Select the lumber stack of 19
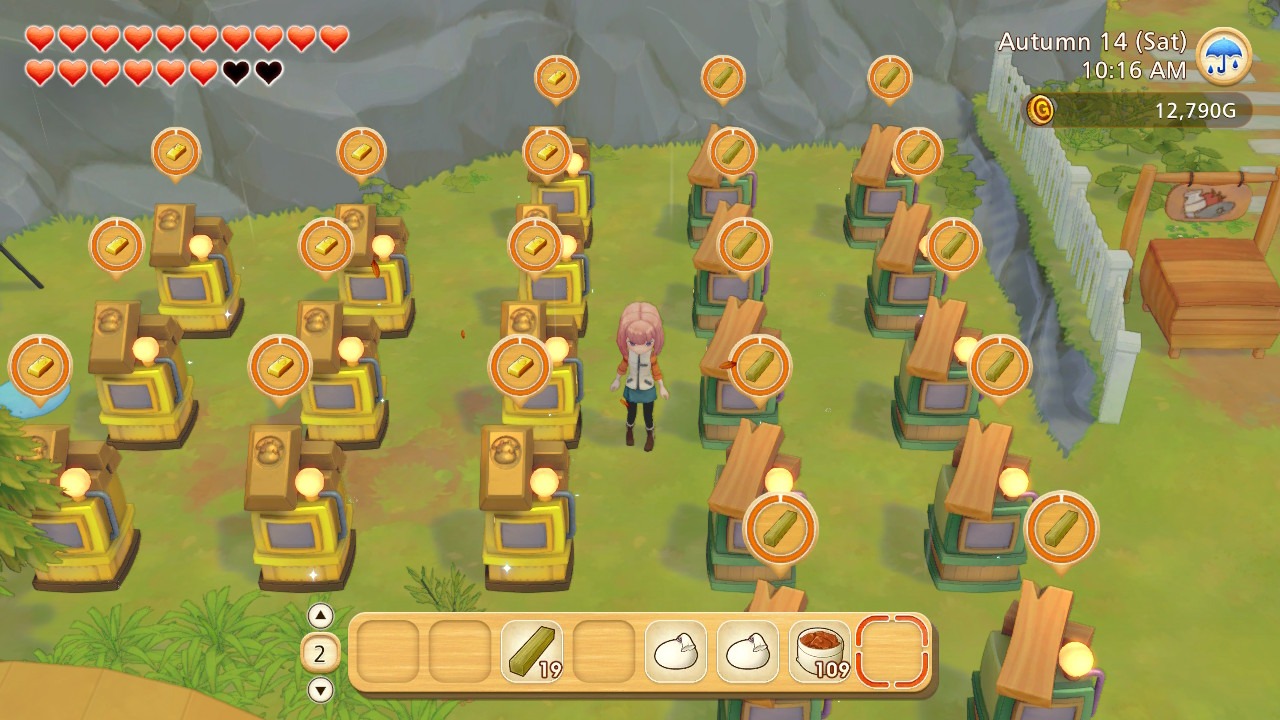The height and width of the screenshot is (720, 1280). (531, 652)
